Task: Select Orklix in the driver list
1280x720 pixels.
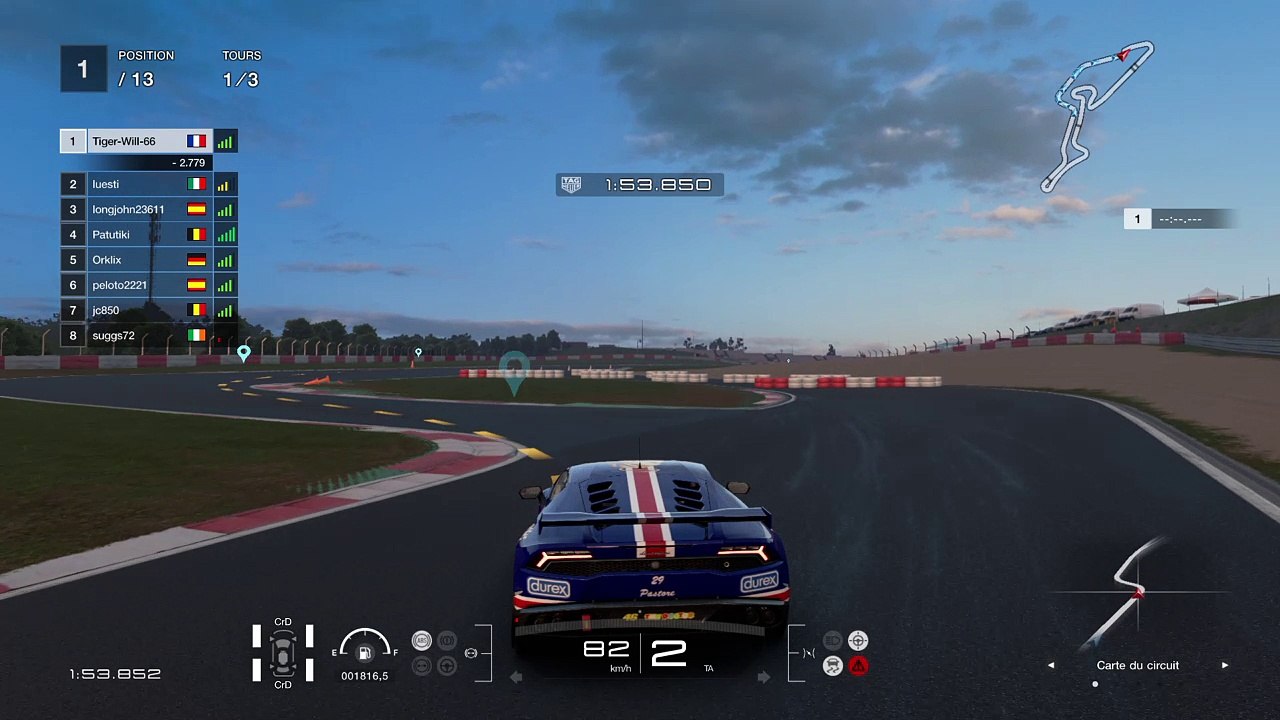Action: tap(135, 260)
